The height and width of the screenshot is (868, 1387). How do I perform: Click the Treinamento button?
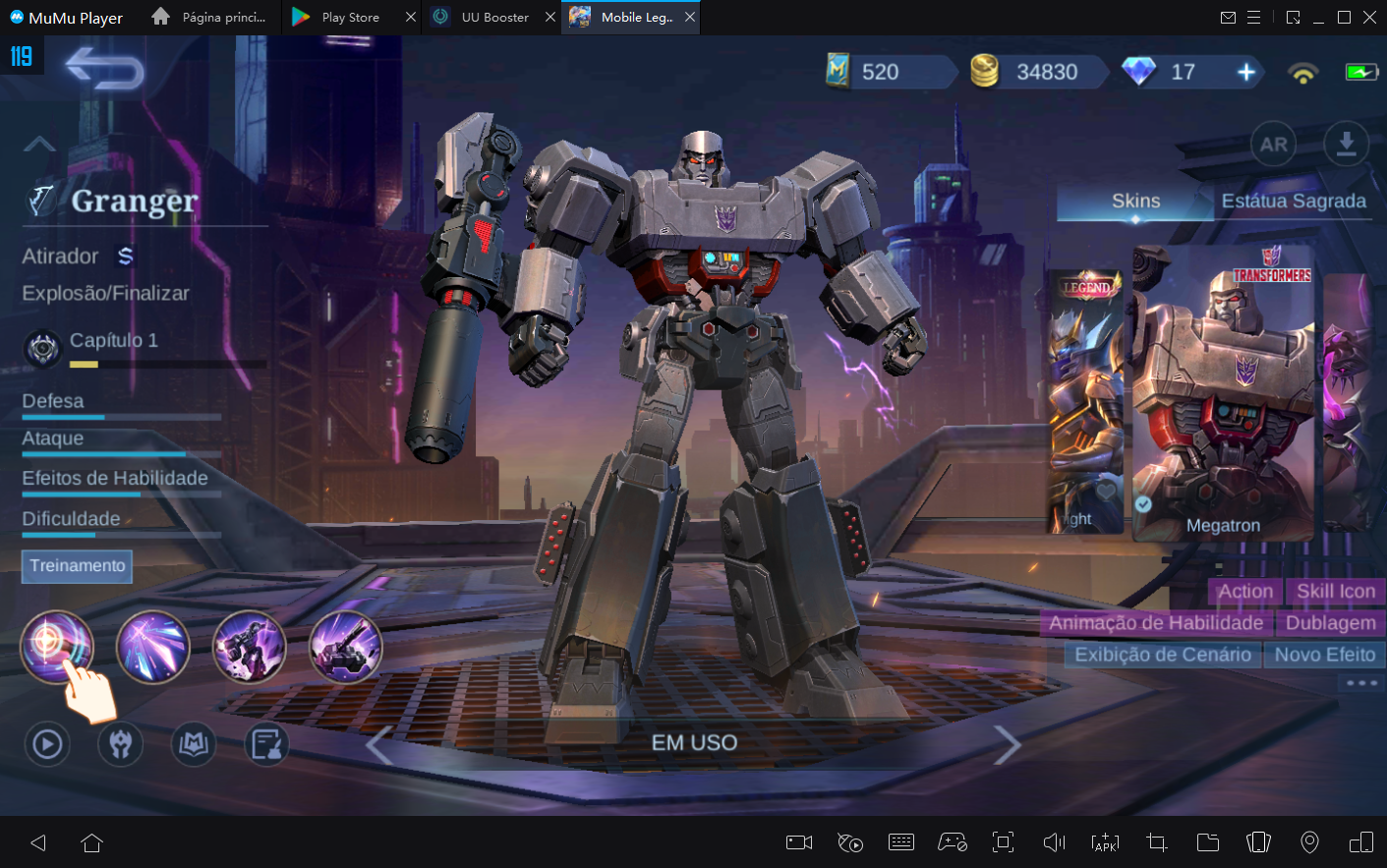pyautogui.click(x=77, y=566)
